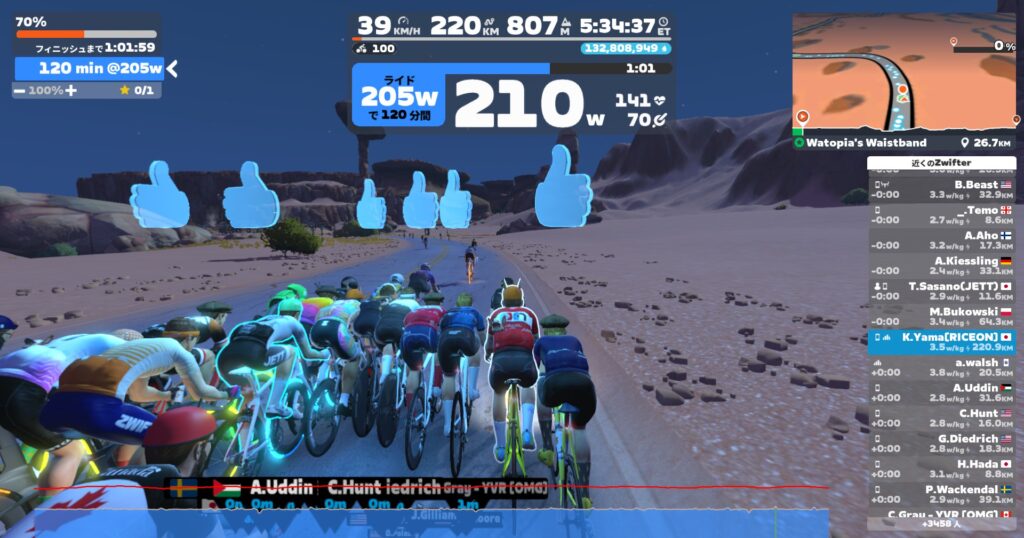
Task: Select A.Uddin's row in rider list
Action: coord(942,393)
